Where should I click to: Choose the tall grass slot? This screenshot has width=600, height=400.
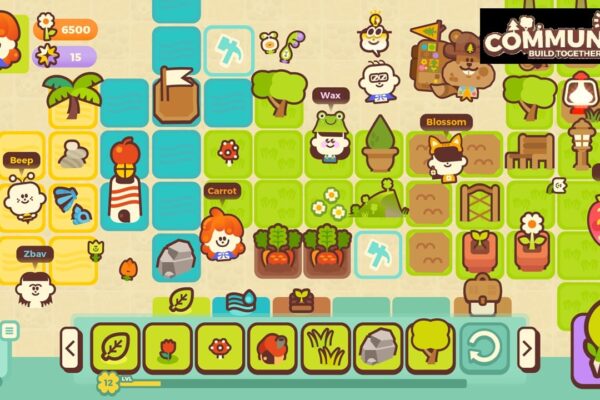326,348
